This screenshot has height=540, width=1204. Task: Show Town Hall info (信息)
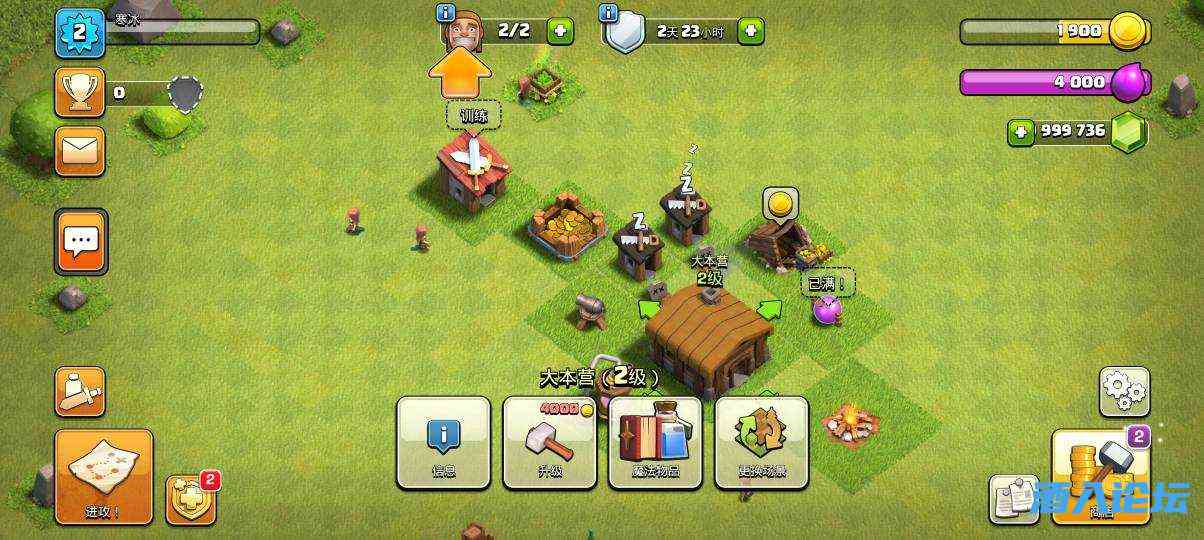click(x=443, y=442)
